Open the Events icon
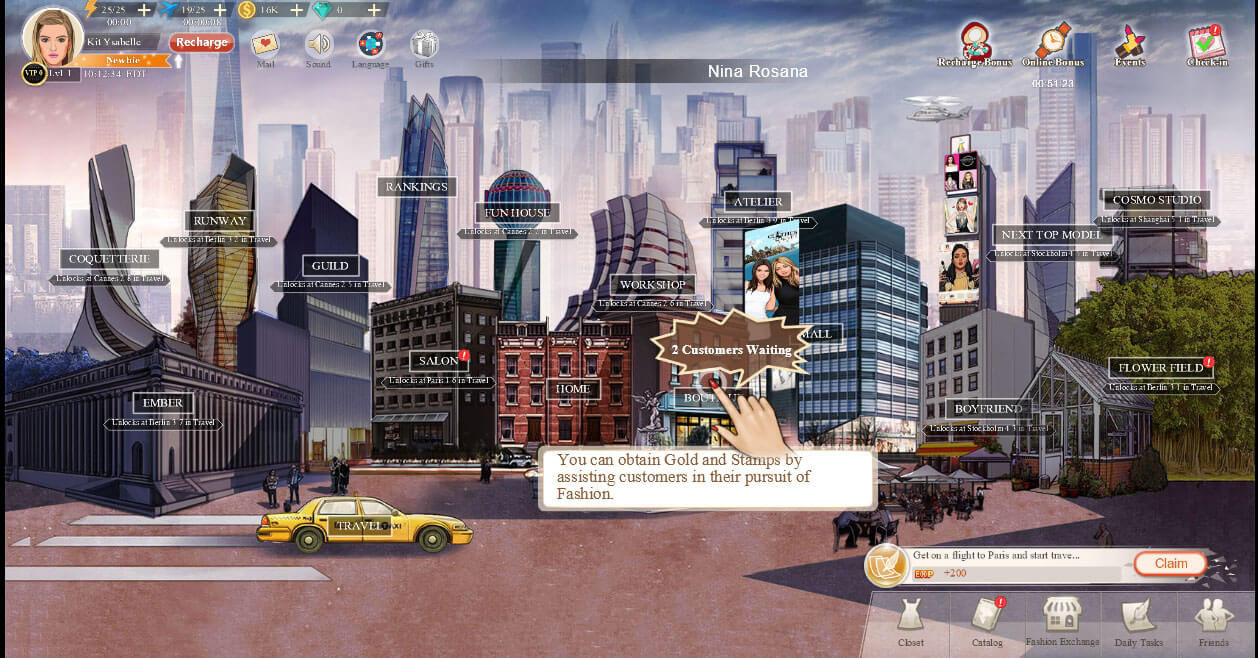Viewport: 1258px width, 658px height. [x=1130, y=41]
